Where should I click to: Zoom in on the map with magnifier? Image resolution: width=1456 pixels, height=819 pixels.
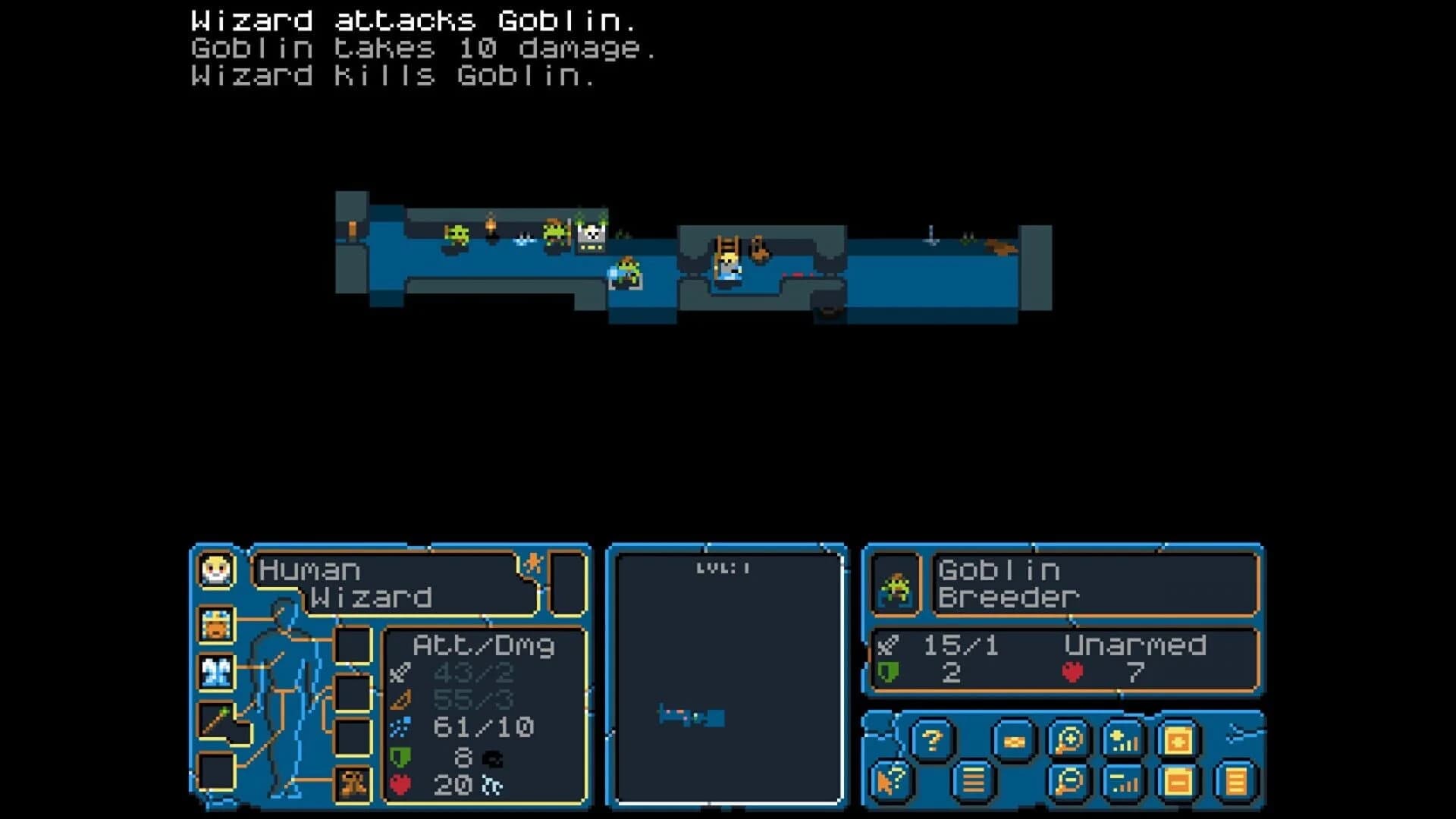tap(1067, 739)
